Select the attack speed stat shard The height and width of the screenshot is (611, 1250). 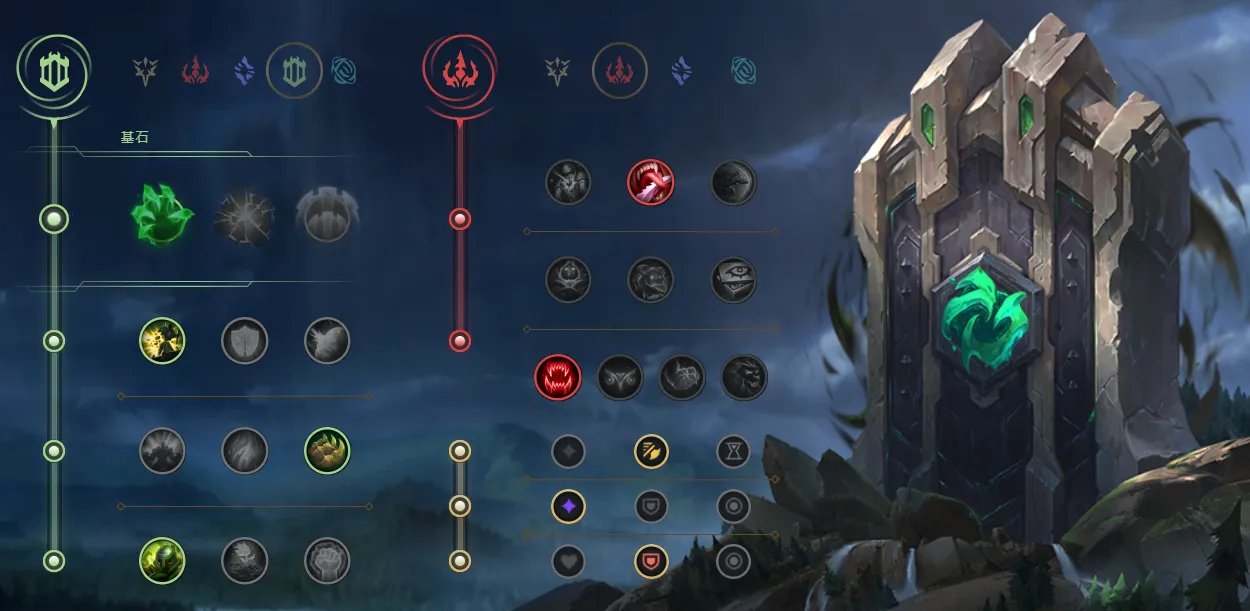[x=651, y=451]
